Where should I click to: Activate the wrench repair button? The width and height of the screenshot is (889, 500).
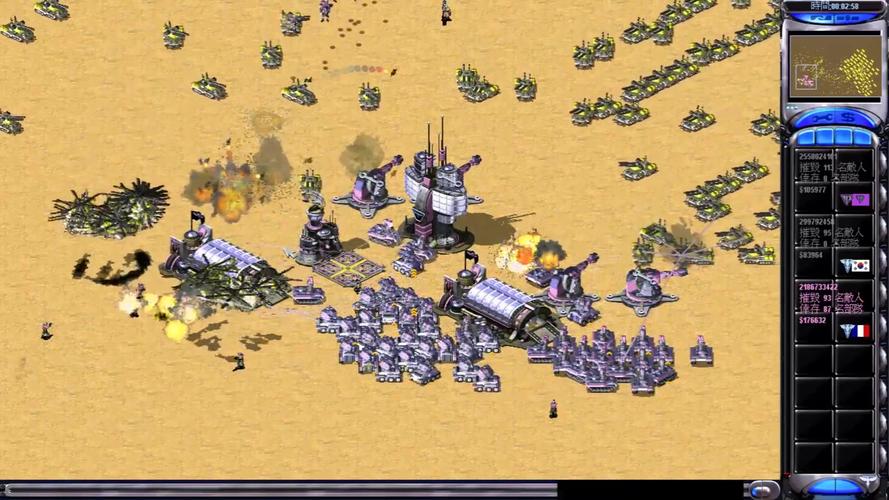click(x=815, y=119)
